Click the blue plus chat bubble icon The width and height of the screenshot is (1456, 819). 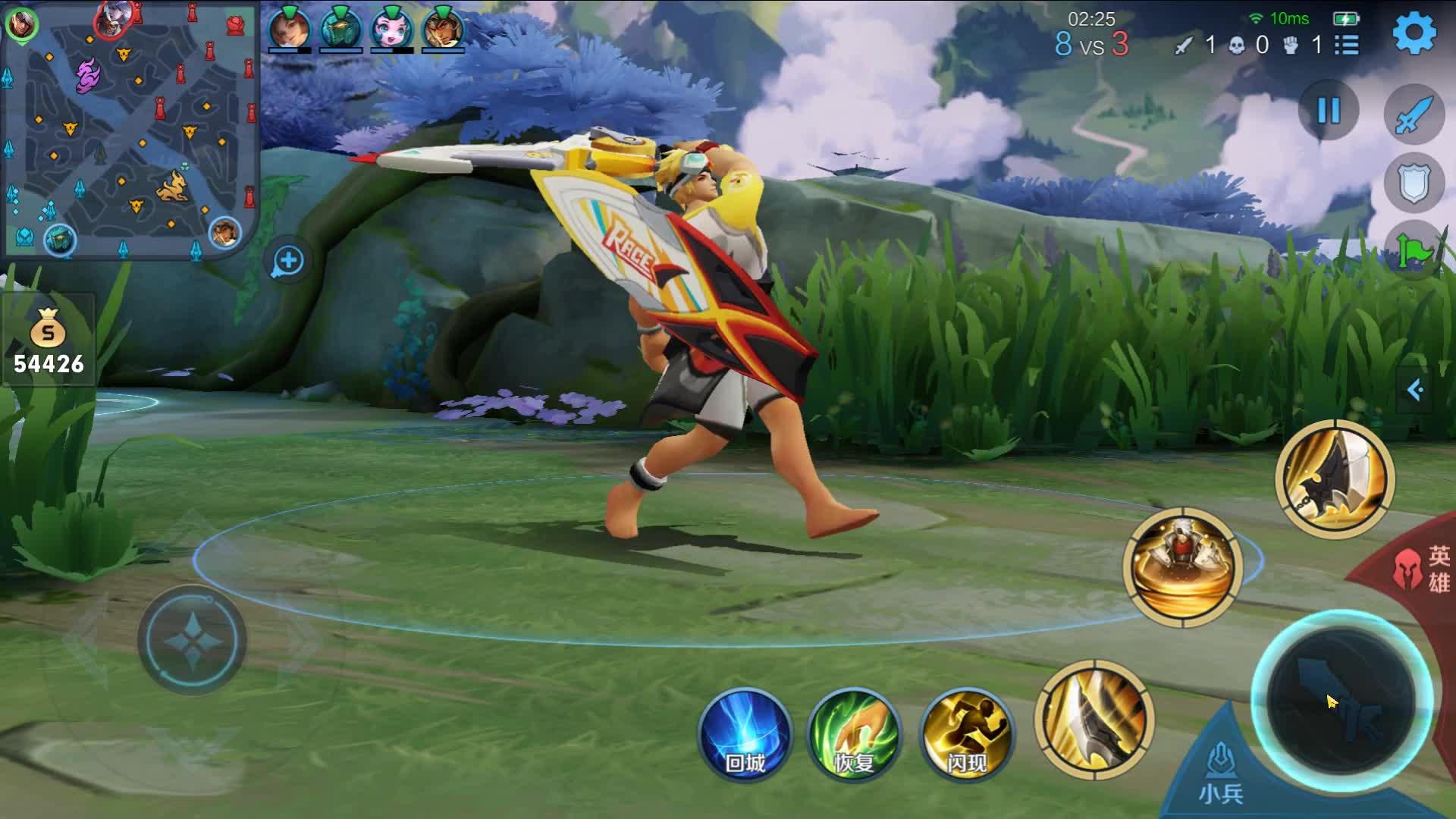288,262
